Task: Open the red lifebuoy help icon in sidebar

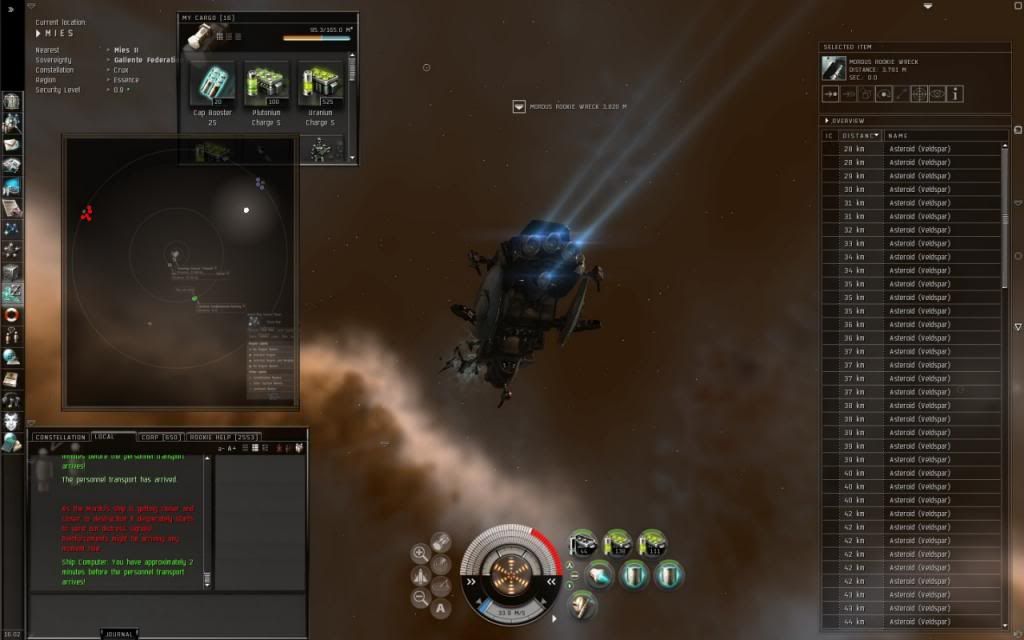Action: tap(12, 315)
